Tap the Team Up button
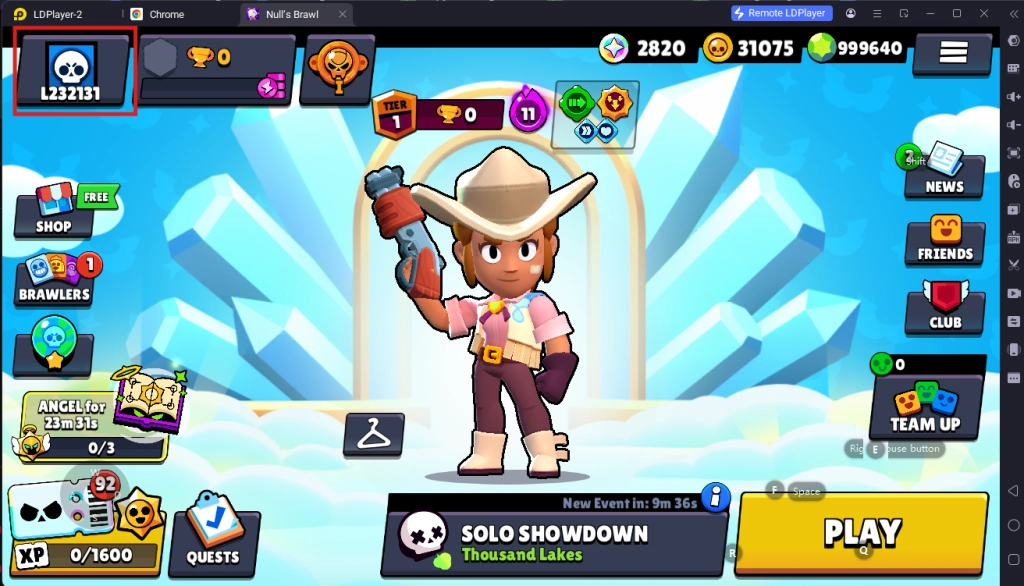Screen dimensions: 1024x586 pyautogui.click(x=925, y=405)
